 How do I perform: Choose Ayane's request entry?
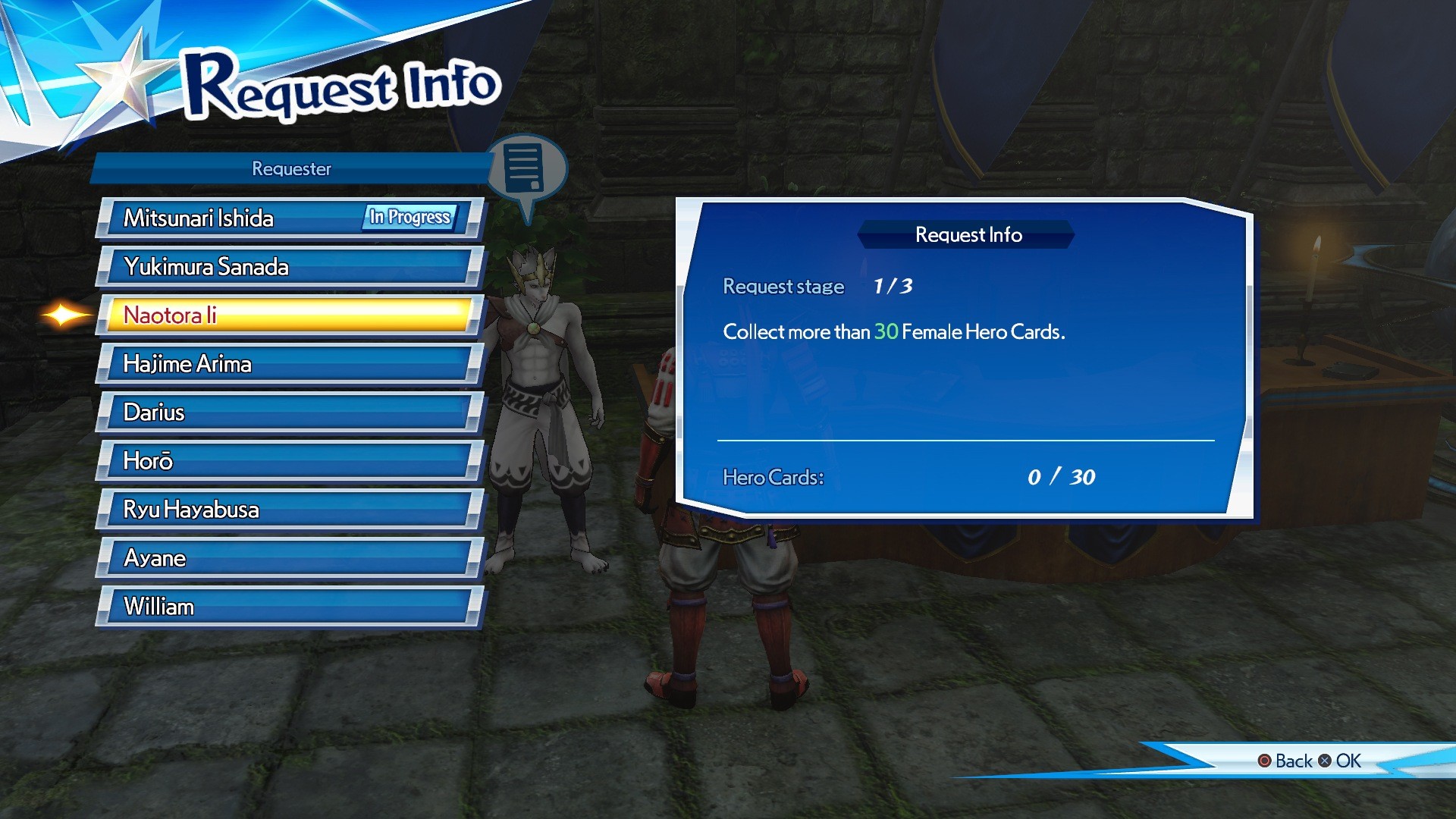[x=288, y=558]
